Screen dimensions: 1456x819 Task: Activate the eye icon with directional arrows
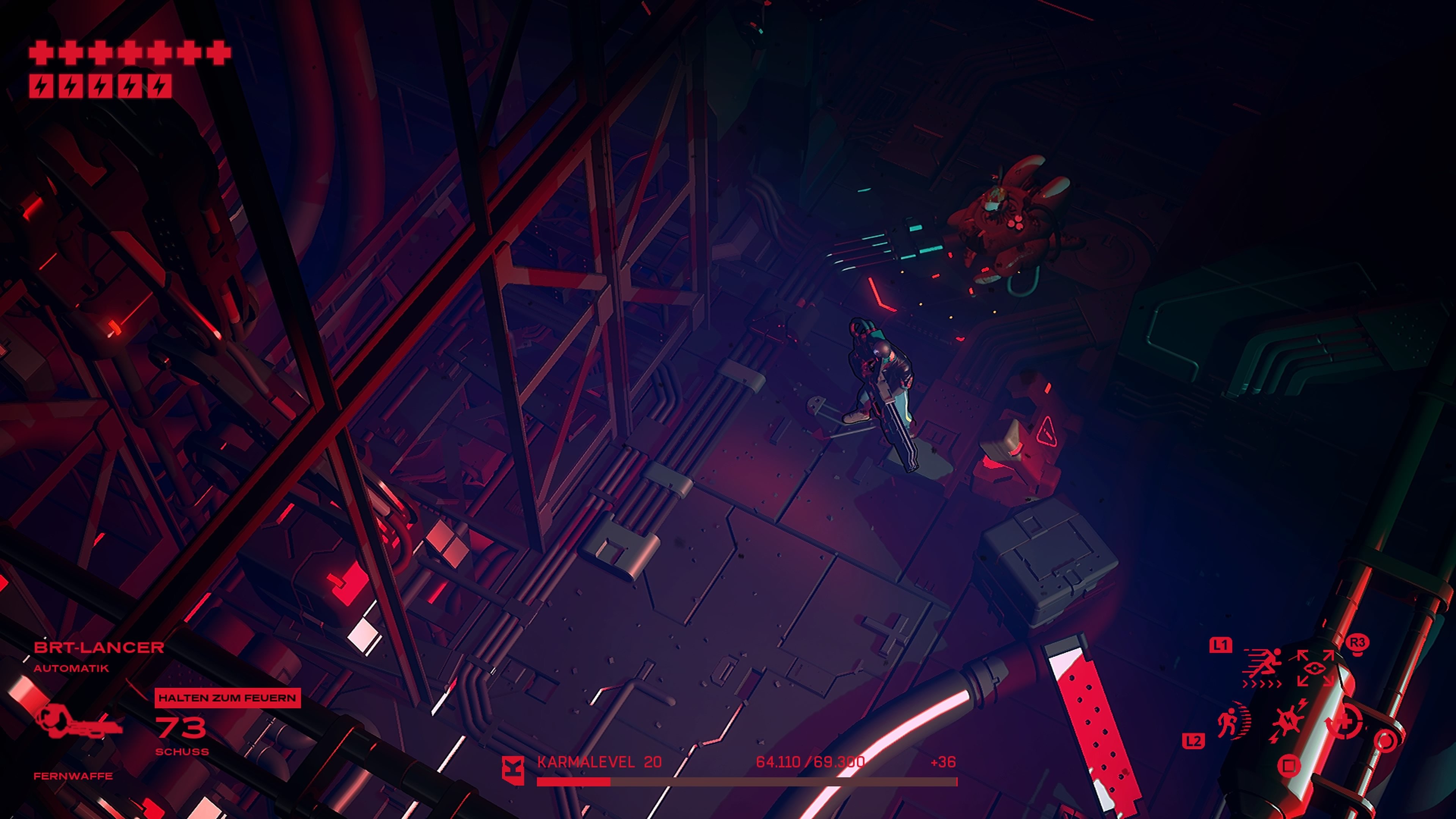1315,668
